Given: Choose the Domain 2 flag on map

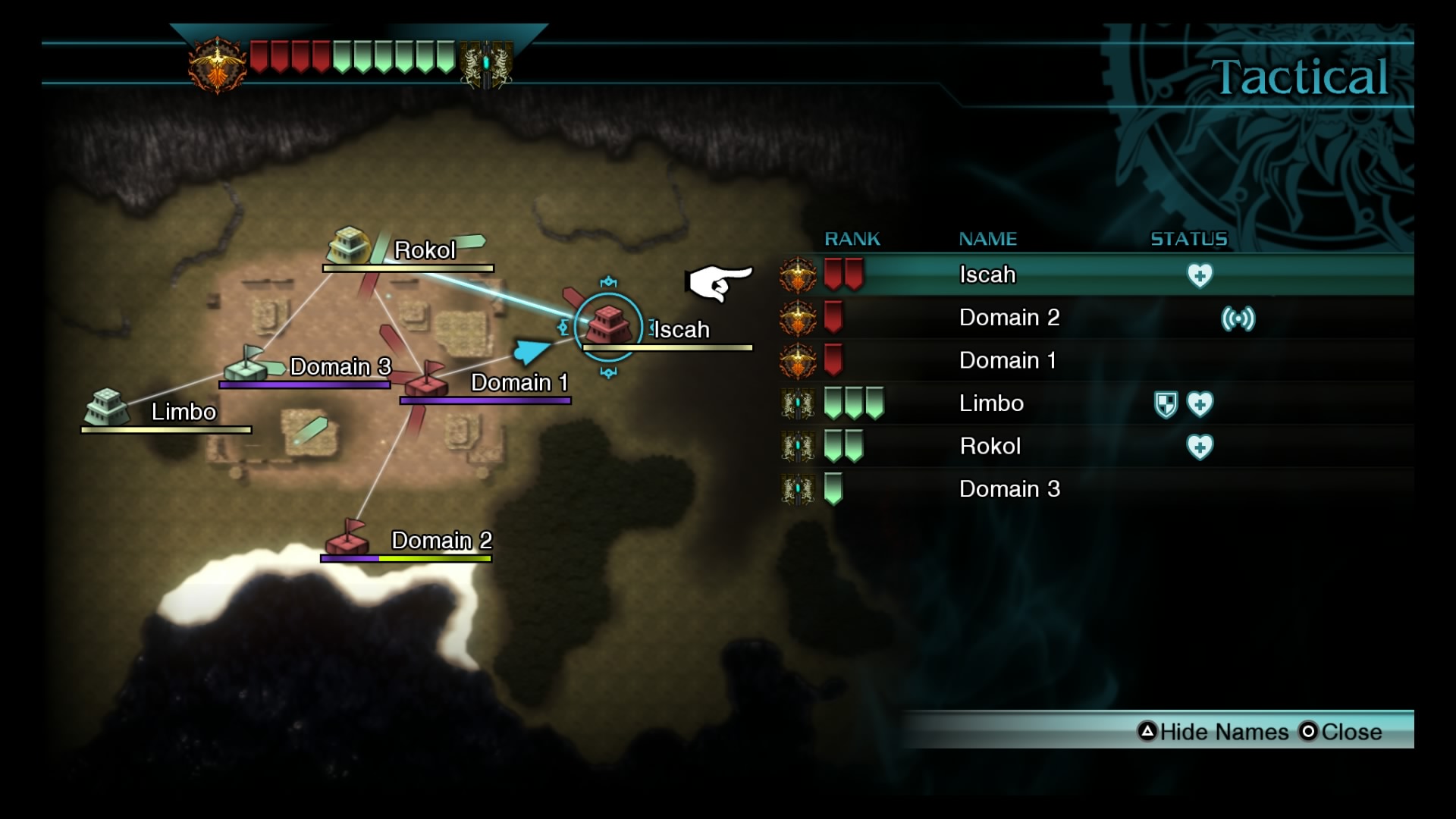Looking at the screenshot, I should pyautogui.click(x=347, y=538).
